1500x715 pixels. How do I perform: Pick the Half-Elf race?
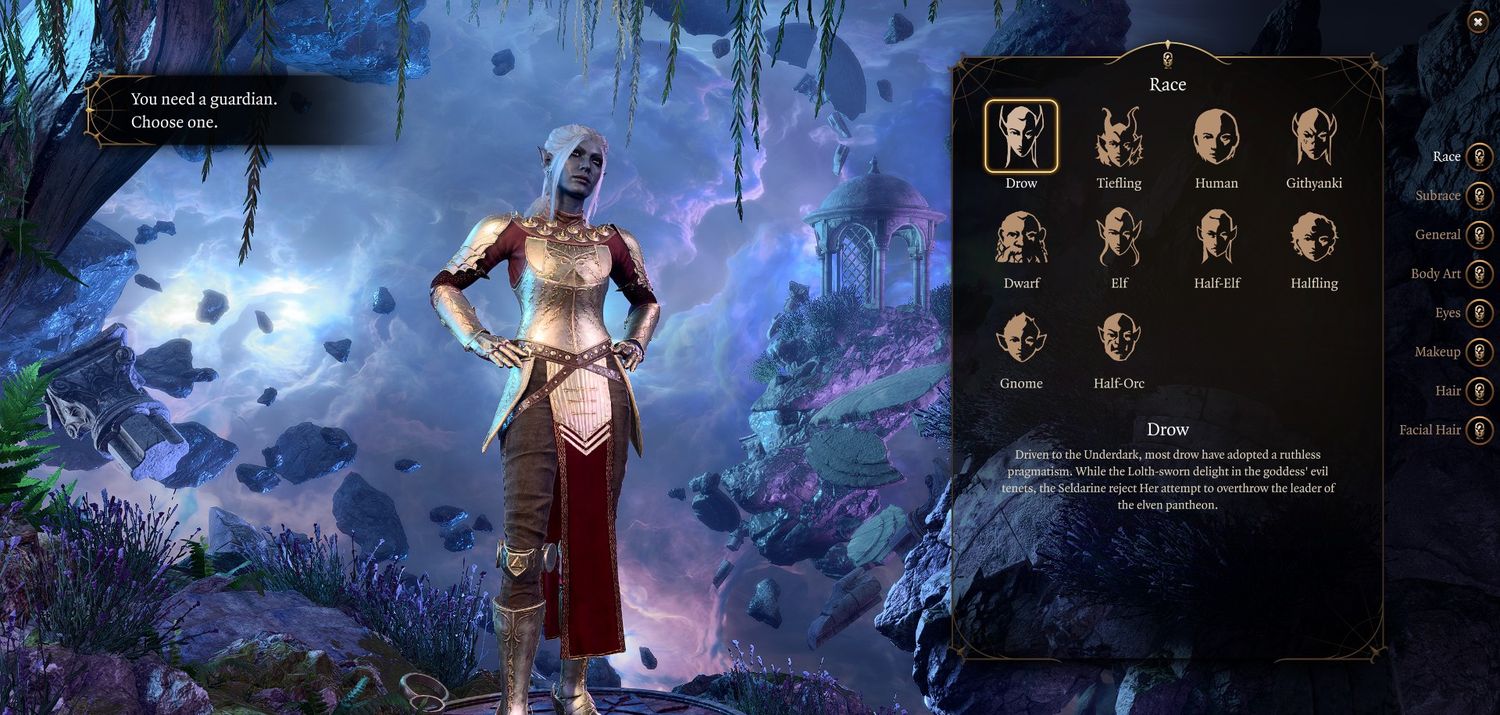pos(1216,237)
